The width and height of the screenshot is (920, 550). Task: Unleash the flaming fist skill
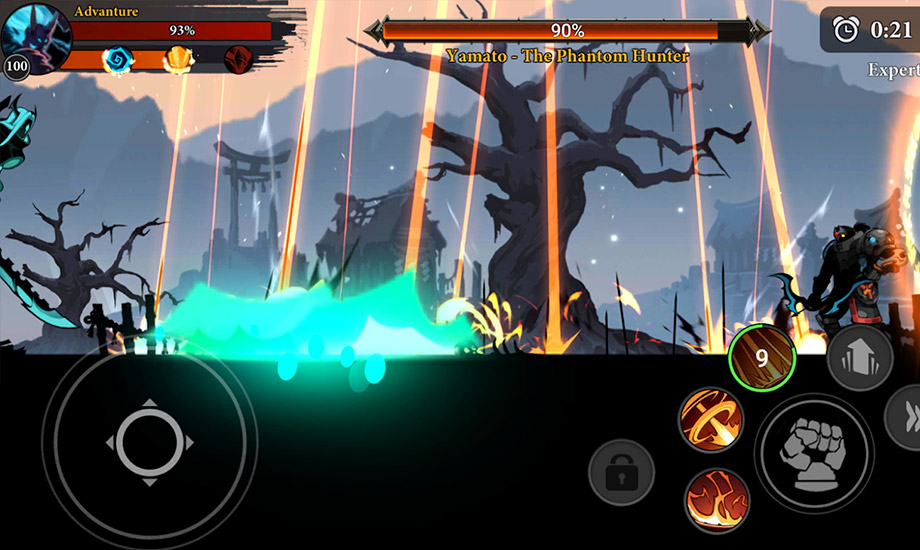click(x=718, y=498)
